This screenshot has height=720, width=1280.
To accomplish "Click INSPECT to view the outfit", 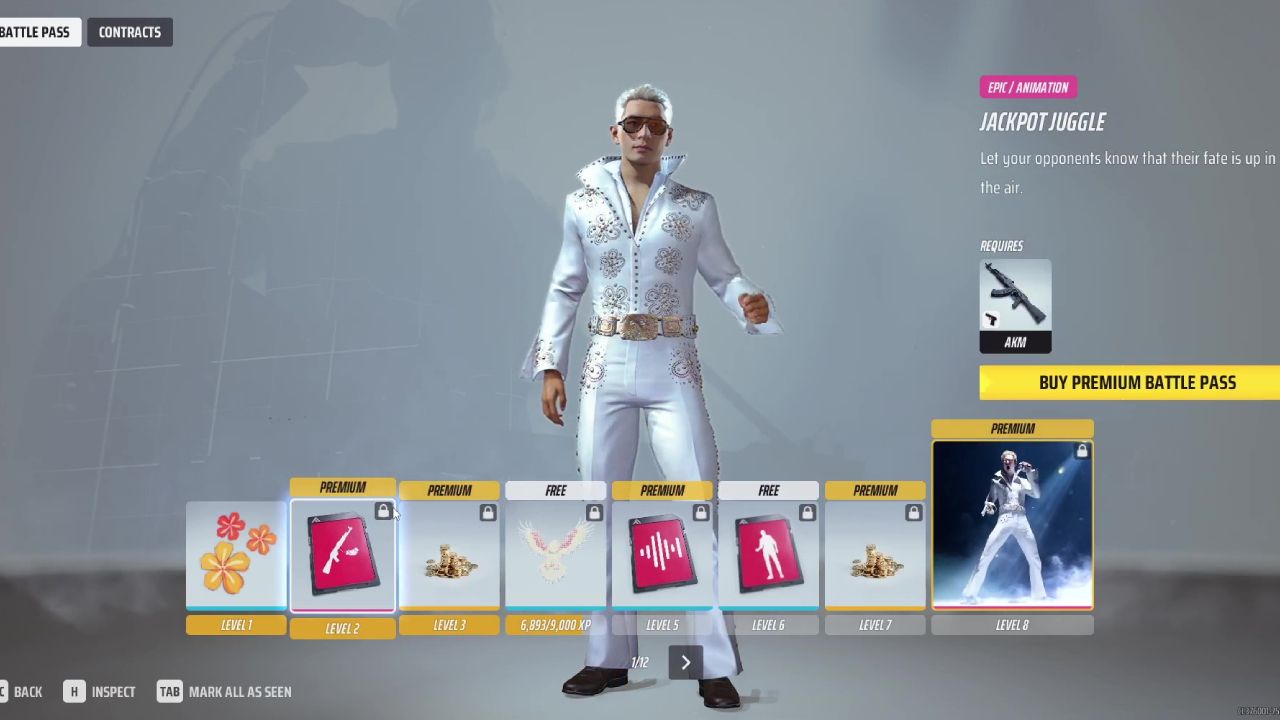I will pos(113,691).
